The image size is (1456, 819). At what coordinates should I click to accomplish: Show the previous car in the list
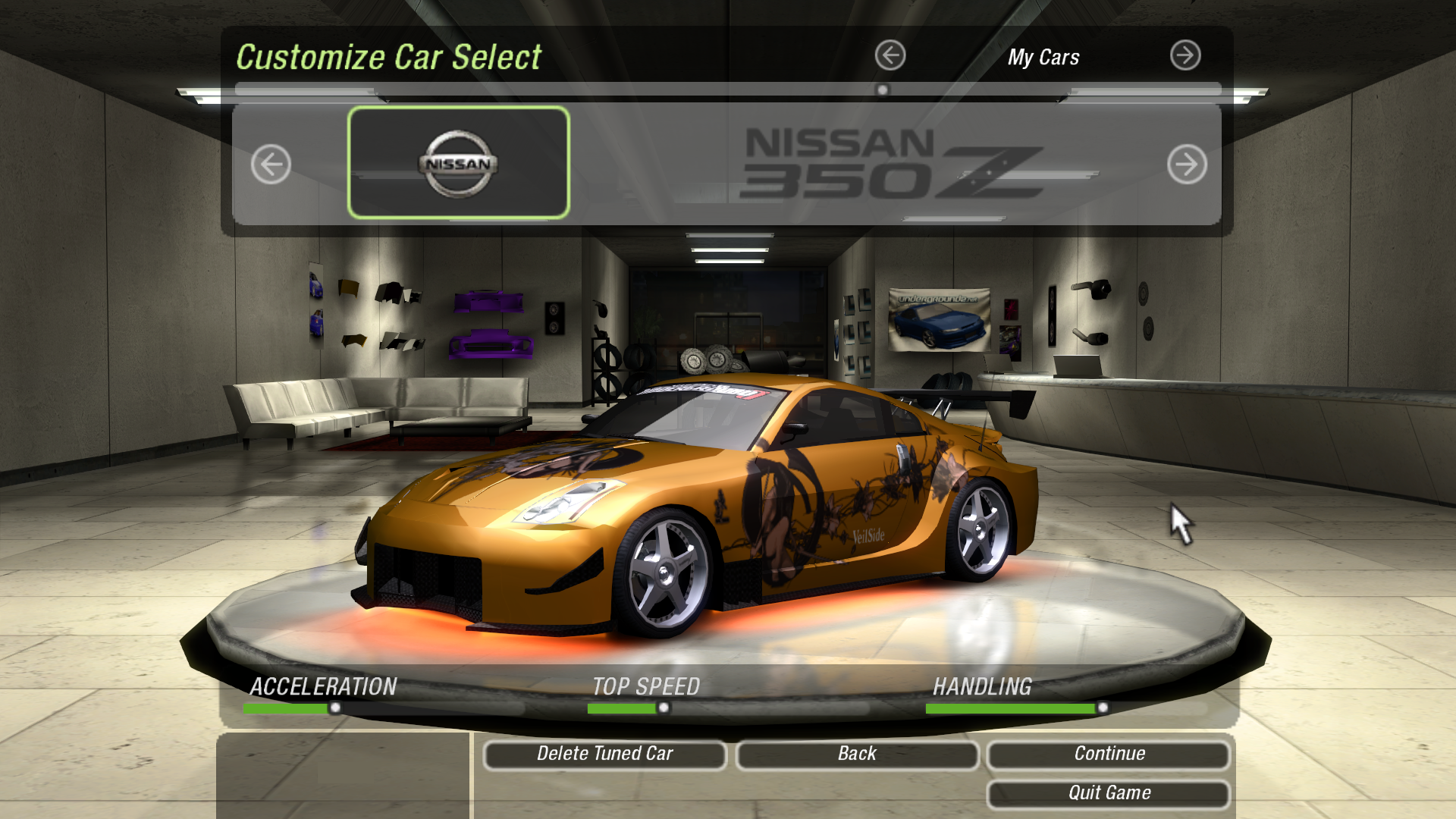pos(271,164)
